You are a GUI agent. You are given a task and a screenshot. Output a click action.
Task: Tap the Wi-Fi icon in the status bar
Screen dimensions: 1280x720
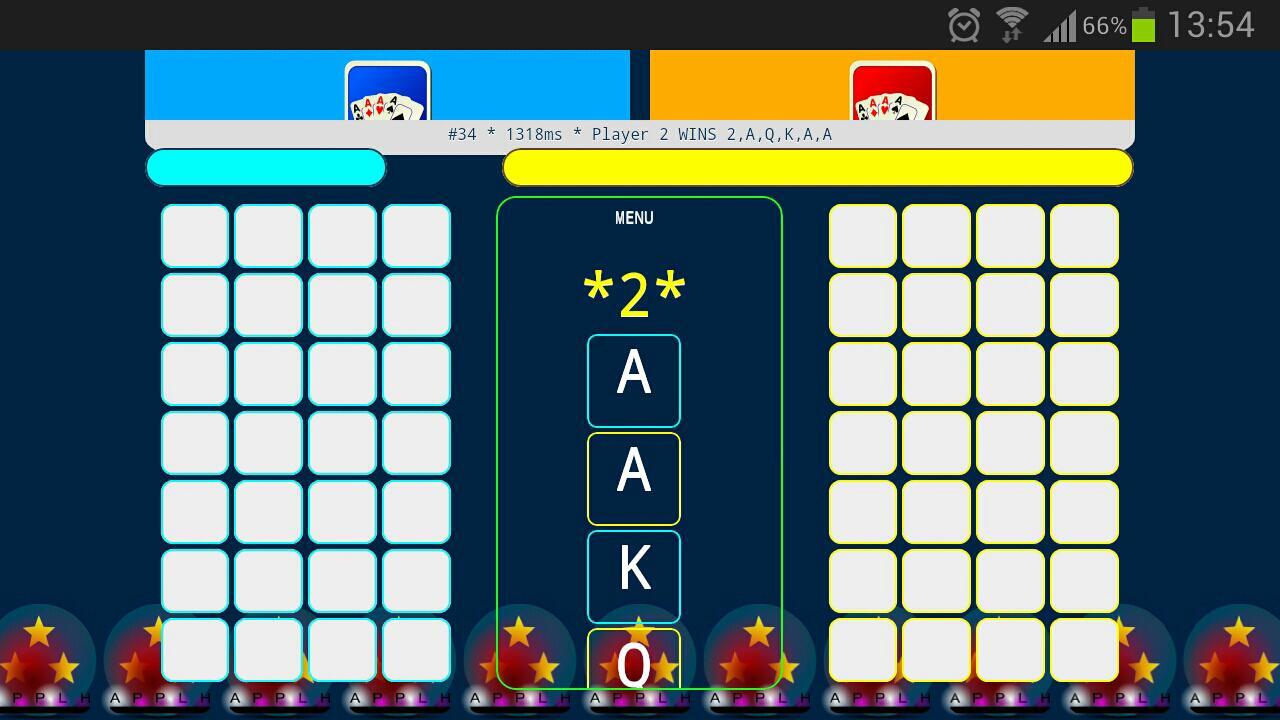point(1010,24)
